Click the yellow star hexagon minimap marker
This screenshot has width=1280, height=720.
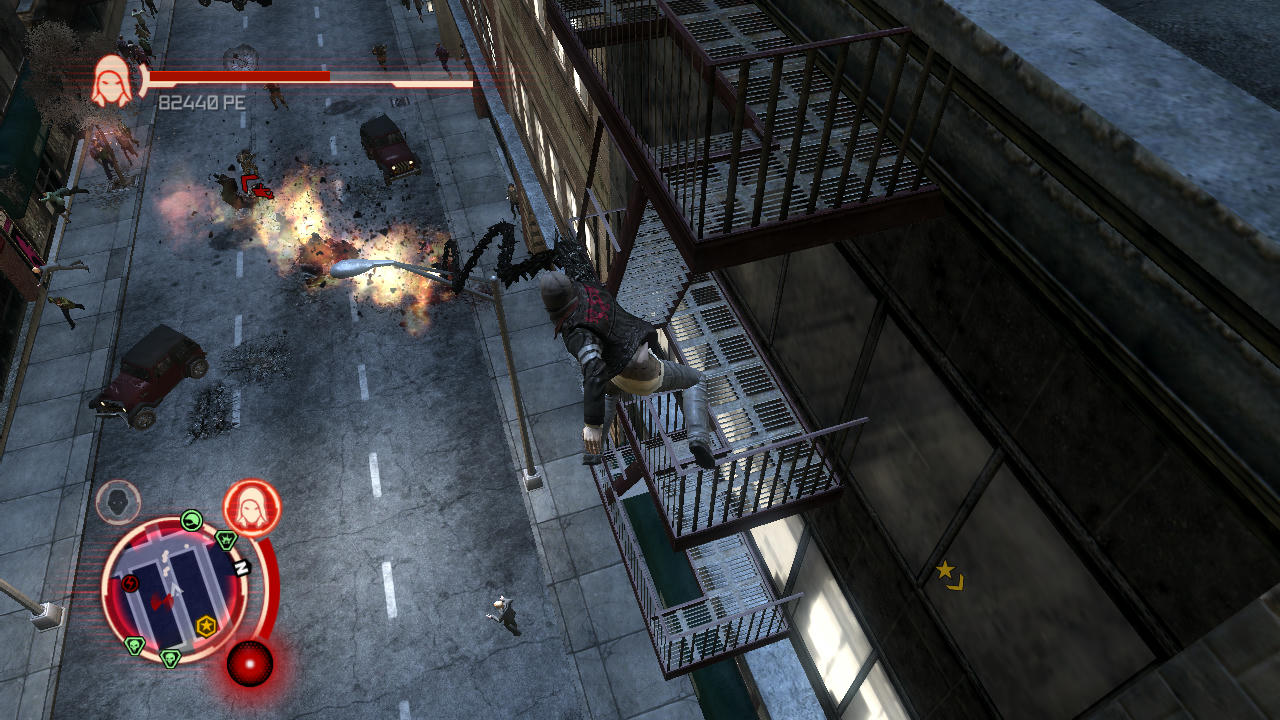tap(206, 626)
